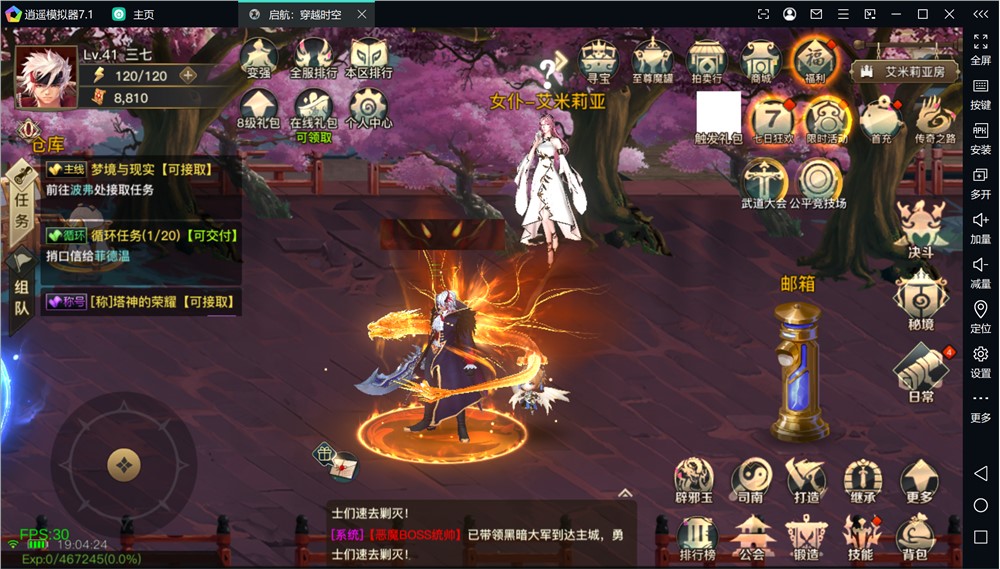1000x569 pixels.
Task: Tap the 更多 more arrow icon
Action: click(x=918, y=482)
